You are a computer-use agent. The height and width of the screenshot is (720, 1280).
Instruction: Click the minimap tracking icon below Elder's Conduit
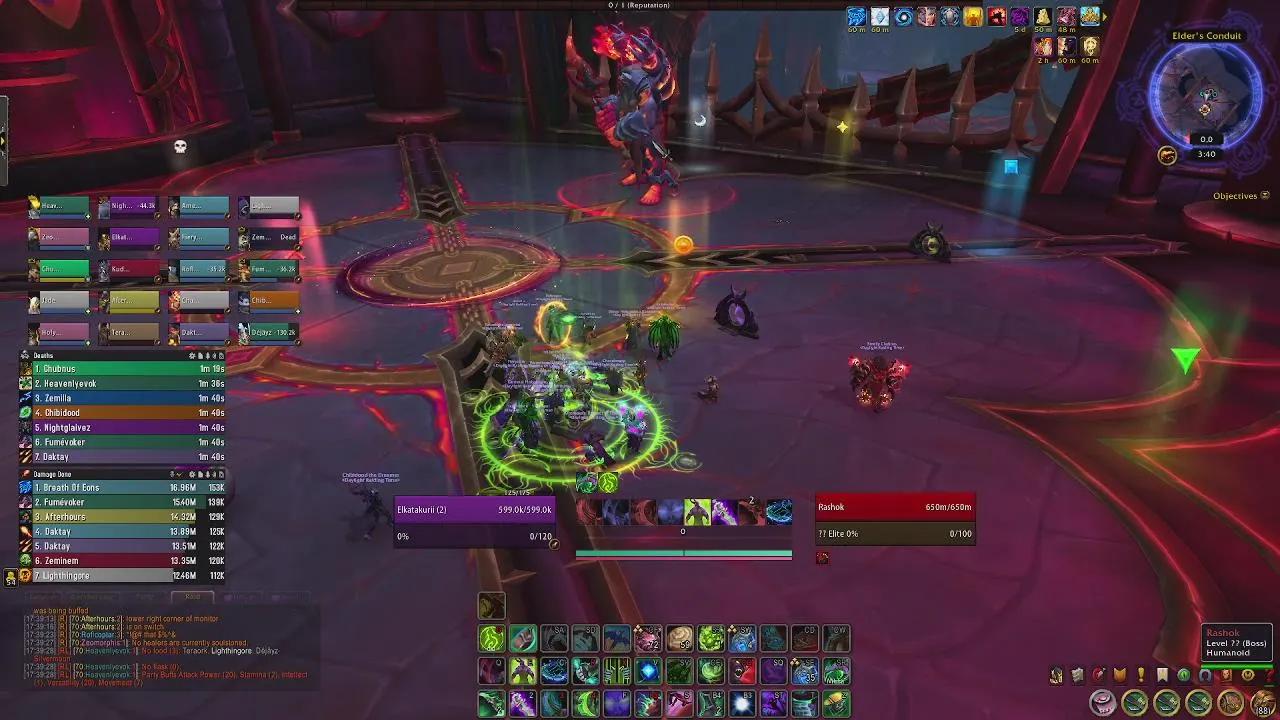[x=1168, y=154]
